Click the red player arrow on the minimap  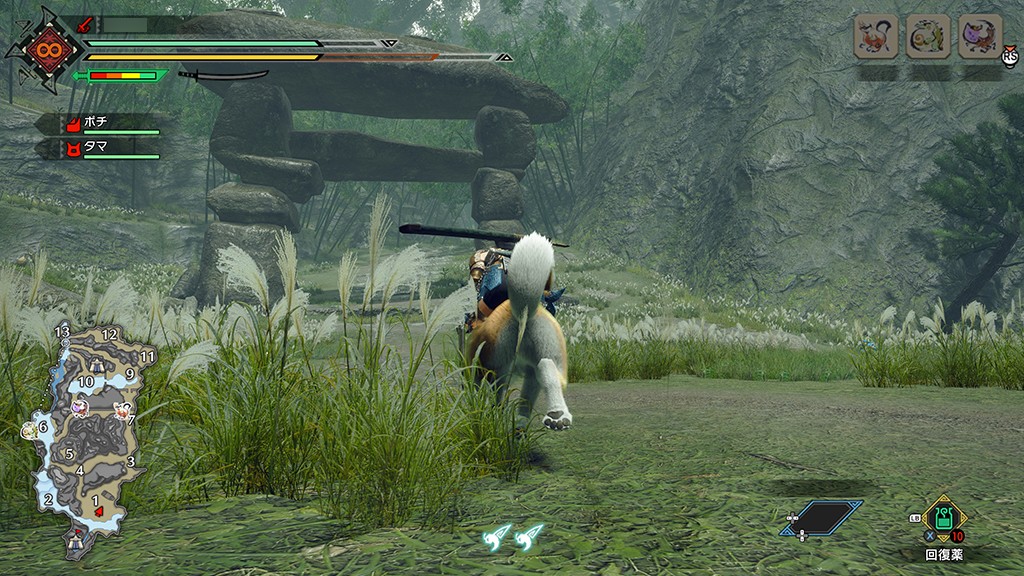point(99,511)
